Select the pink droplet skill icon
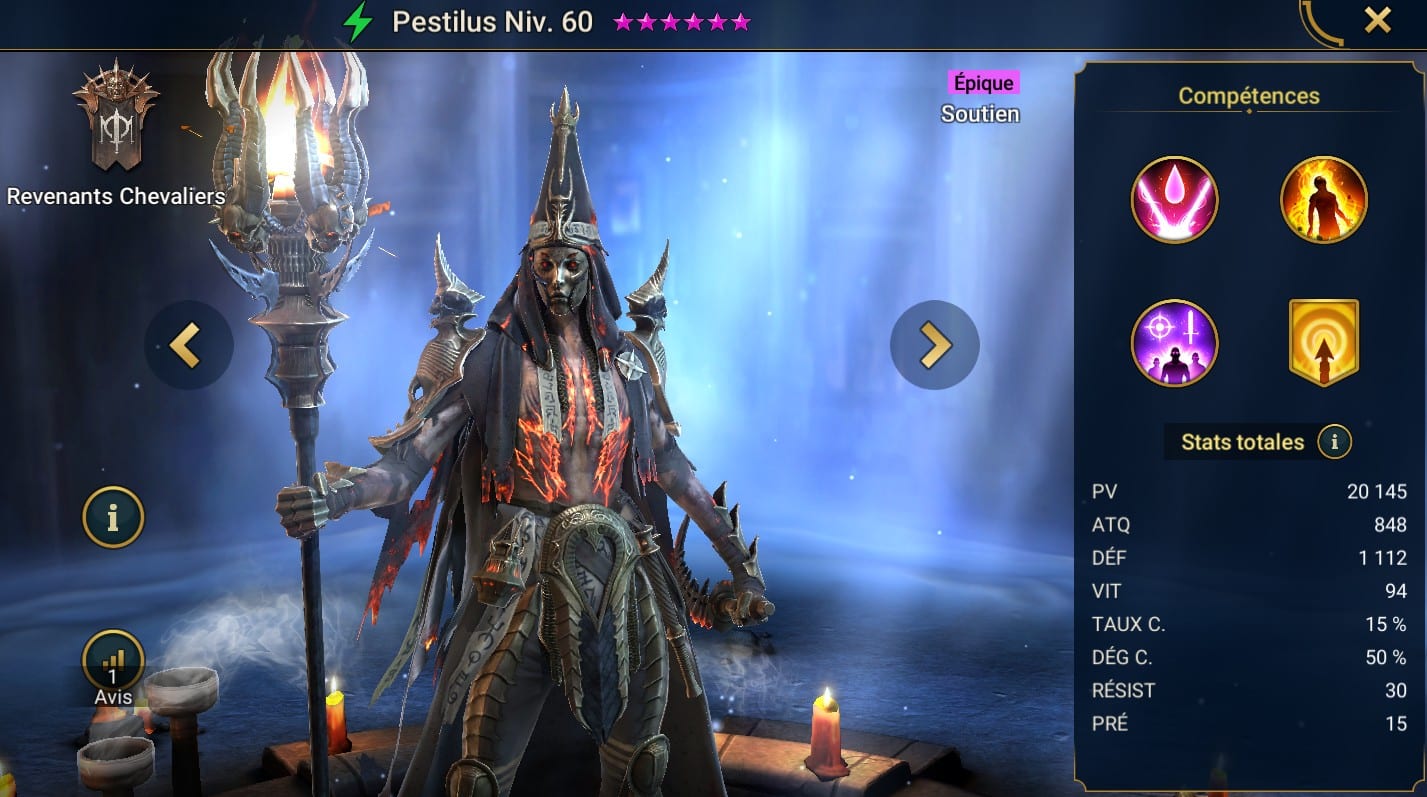Screen dimensions: 1427x797 pyautogui.click(x=1174, y=200)
